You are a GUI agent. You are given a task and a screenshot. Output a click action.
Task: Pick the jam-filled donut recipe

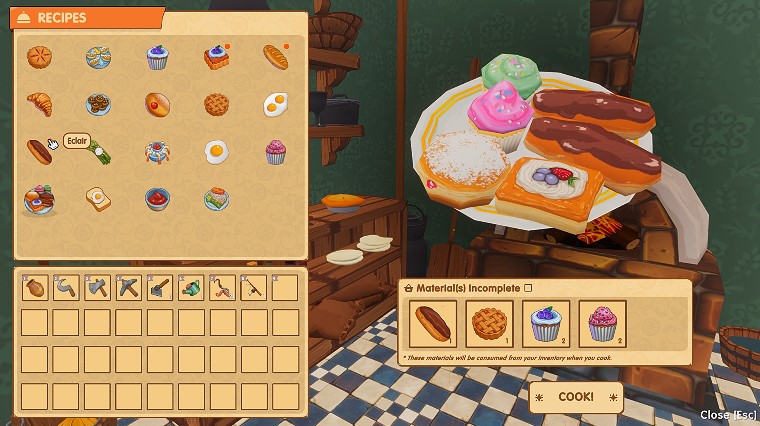point(157,104)
